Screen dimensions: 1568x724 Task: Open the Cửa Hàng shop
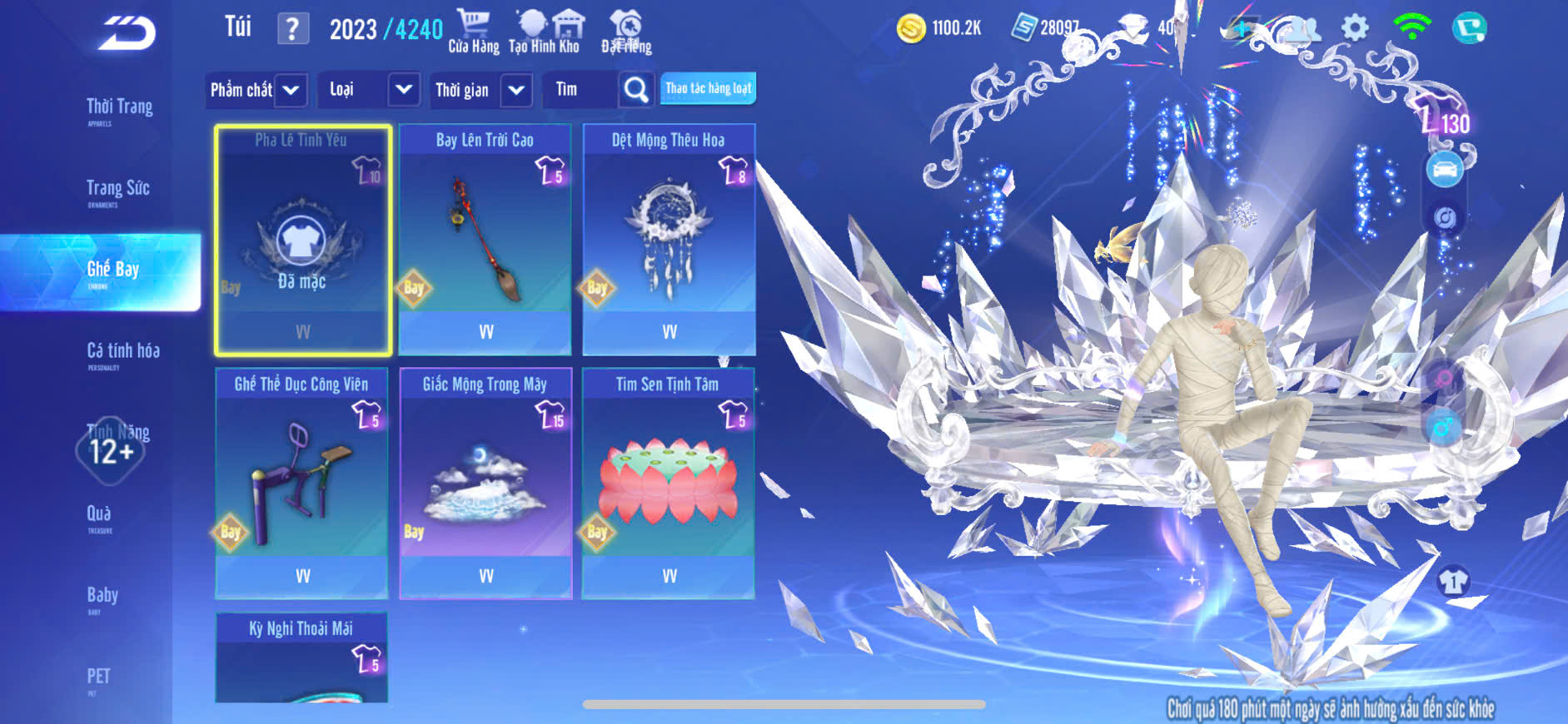coord(473,32)
